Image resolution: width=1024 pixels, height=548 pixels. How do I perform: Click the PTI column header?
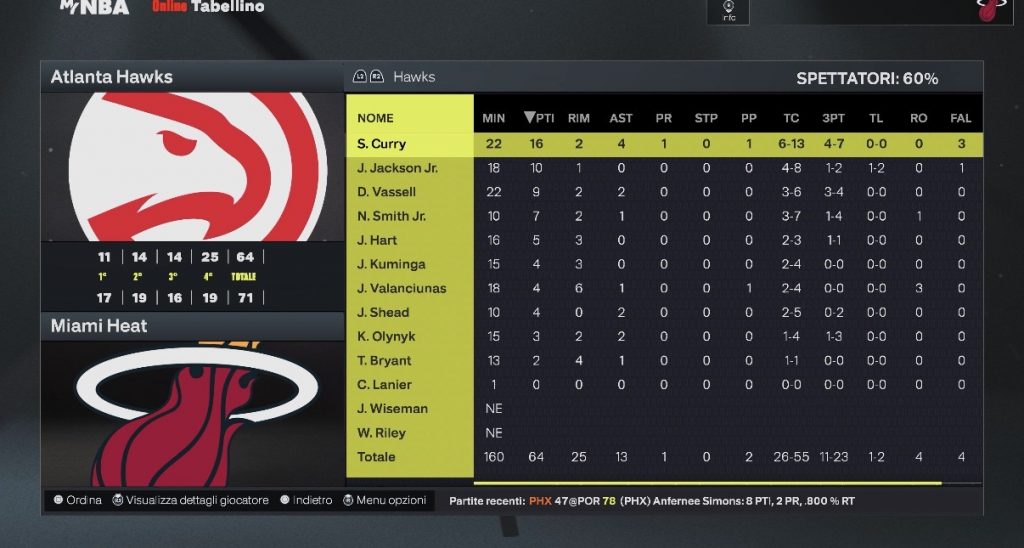click(x=539, y=118)
